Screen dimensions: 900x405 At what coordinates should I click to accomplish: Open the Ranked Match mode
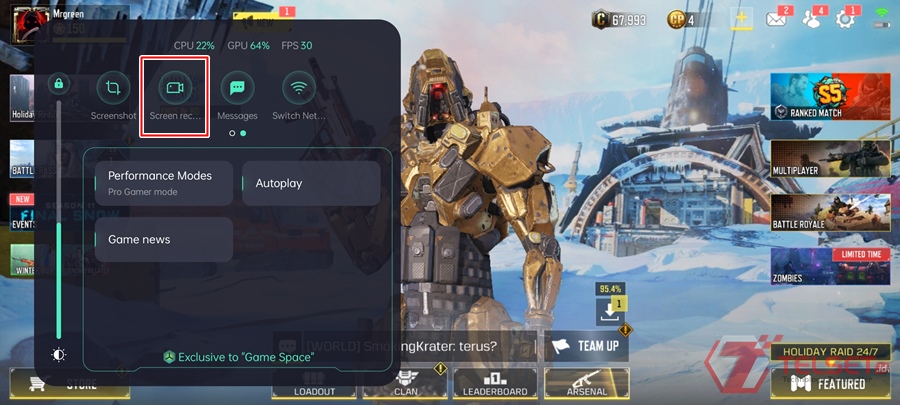click(829, 98)
